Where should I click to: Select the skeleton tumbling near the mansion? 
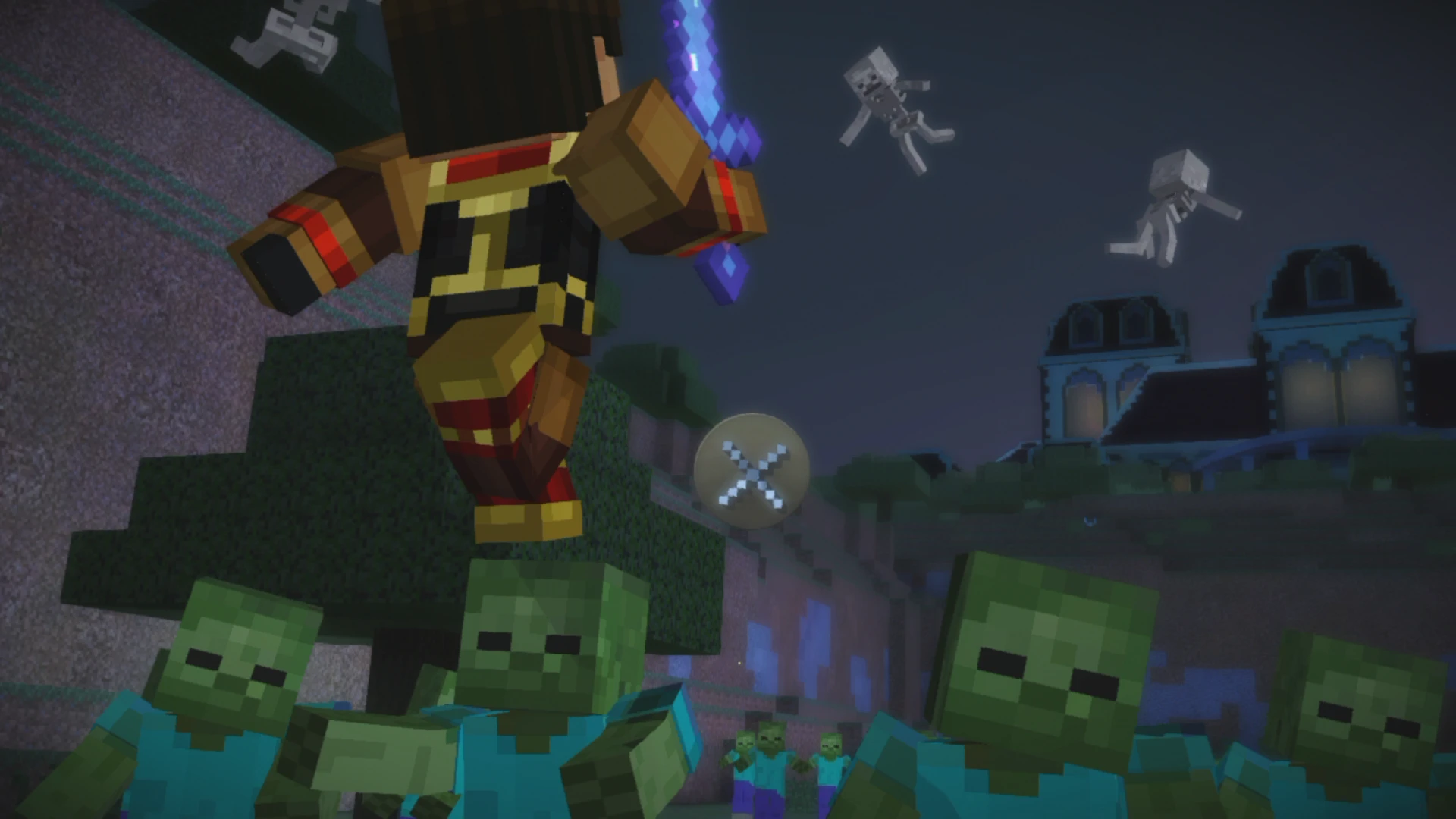[1175, 205]
